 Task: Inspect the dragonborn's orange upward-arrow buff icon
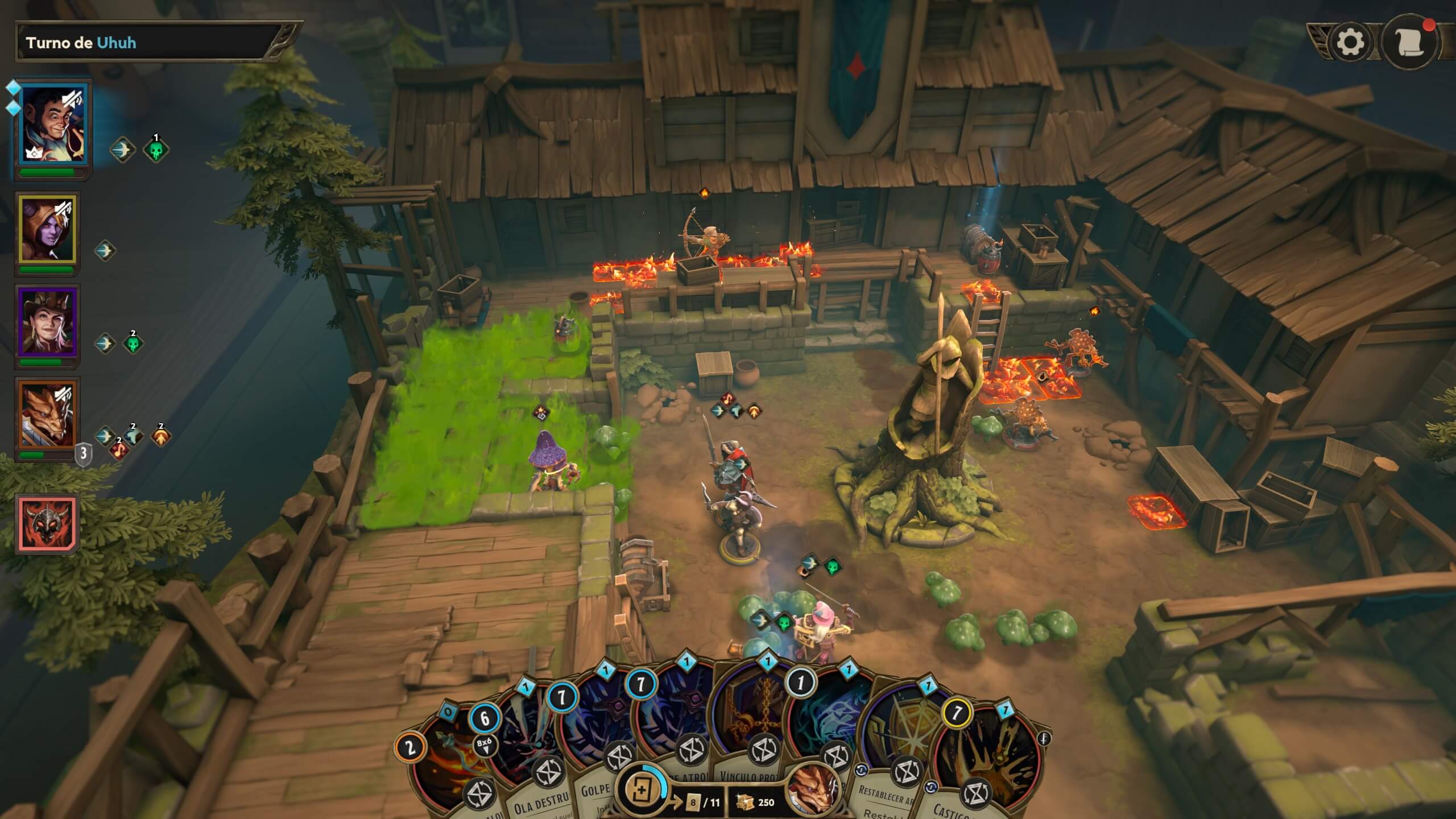point(161,437)
